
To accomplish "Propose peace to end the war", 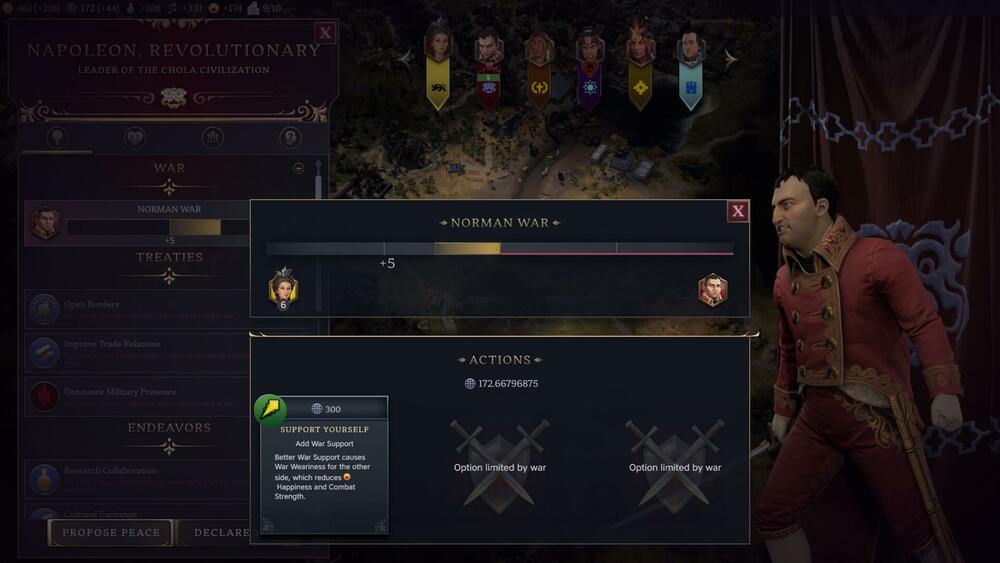I will pyautogui.click(x=111, y=533).
